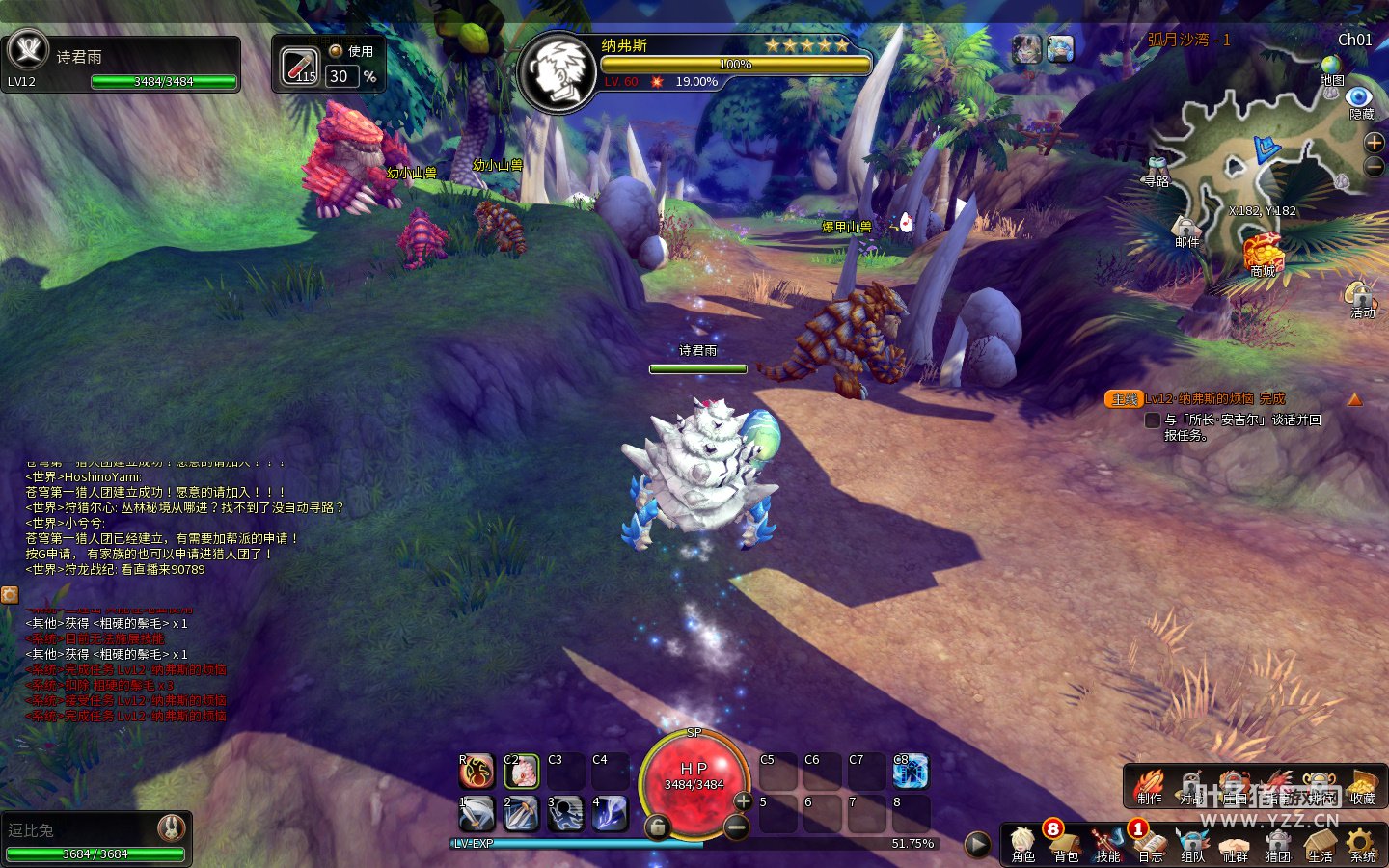Screen dimensions: 1389x868
Task: Open the 社群 social menu
Action: coord(1235,844)
